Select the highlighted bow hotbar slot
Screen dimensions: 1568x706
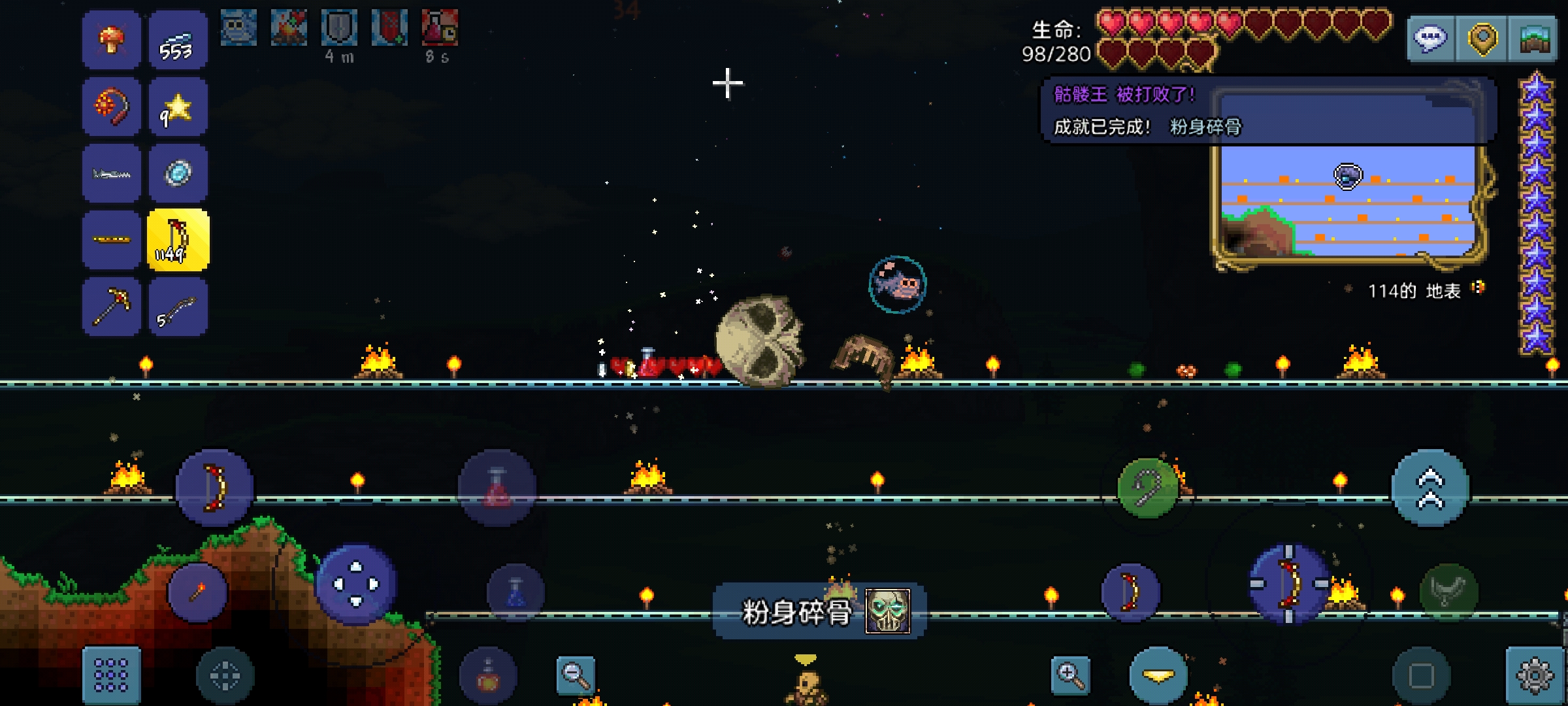[178, 240]
